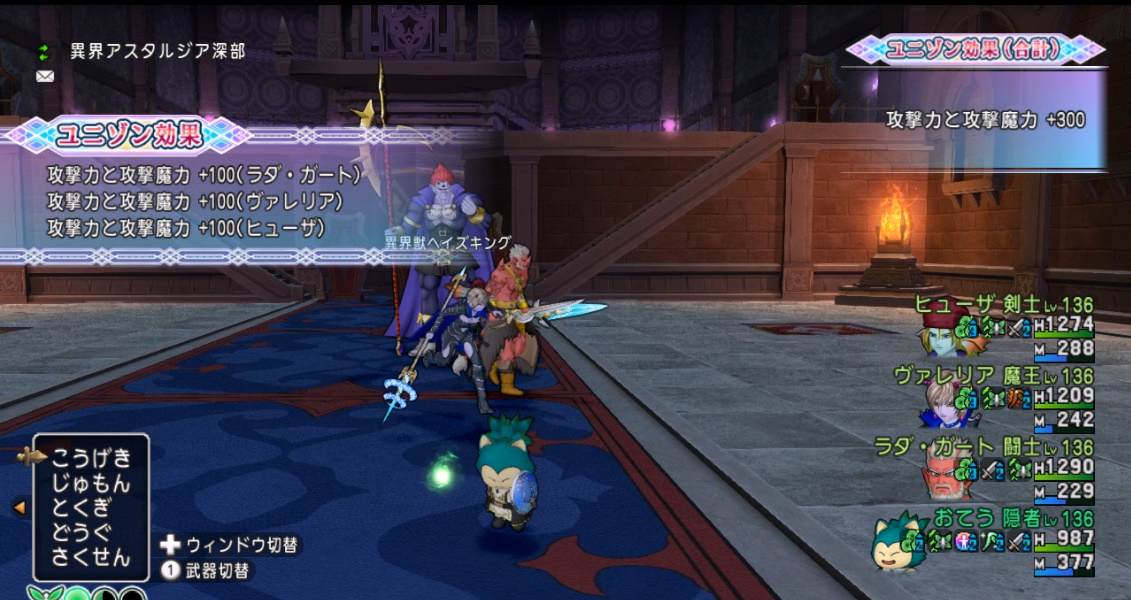Open the さくせん tactics command

coord(91,557)
